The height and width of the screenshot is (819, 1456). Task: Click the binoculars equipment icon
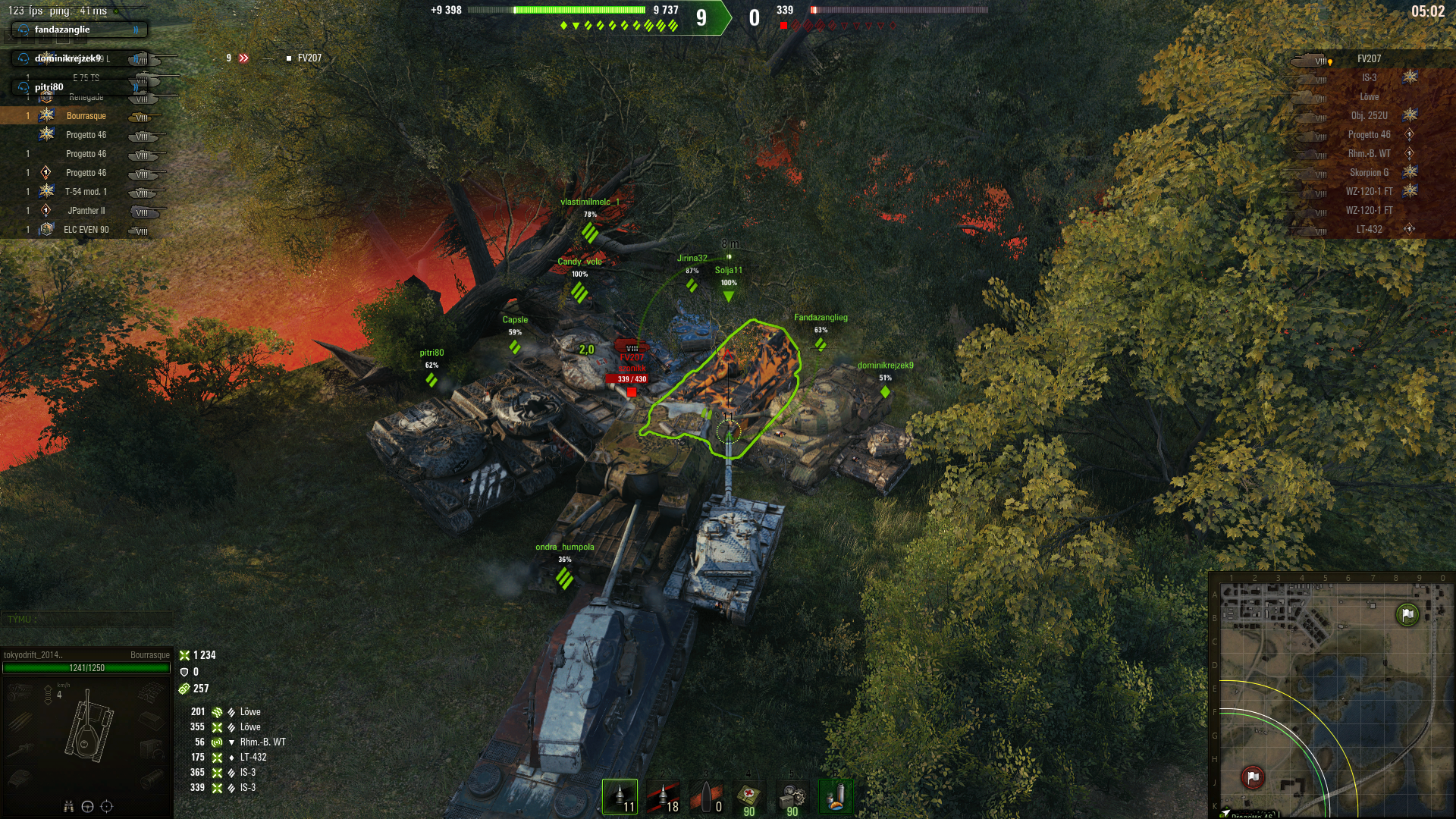(x=68, y=807)
